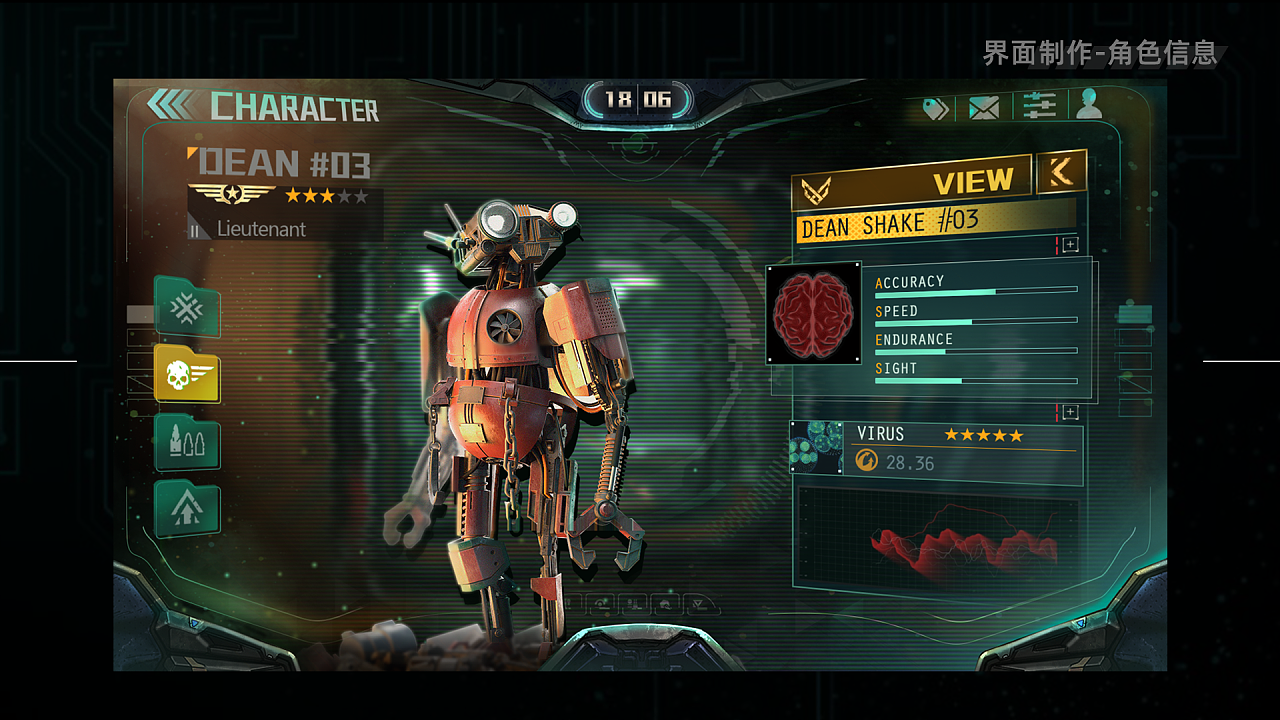Select the snowflake folder tab
Viewport: 1280px width, 720px height.
[x=188, y=306]
